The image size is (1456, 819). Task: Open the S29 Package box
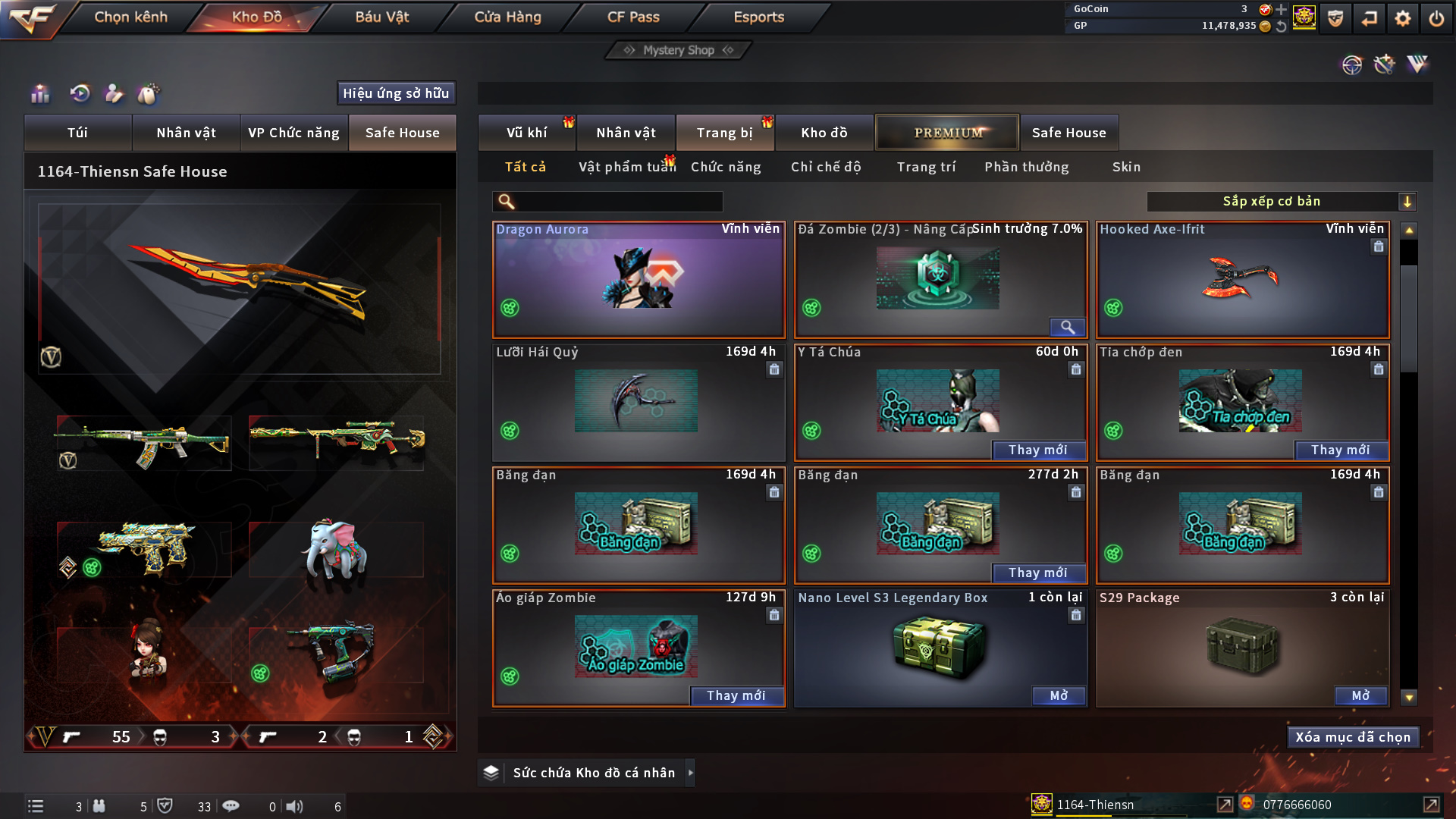pos(1360,695)
